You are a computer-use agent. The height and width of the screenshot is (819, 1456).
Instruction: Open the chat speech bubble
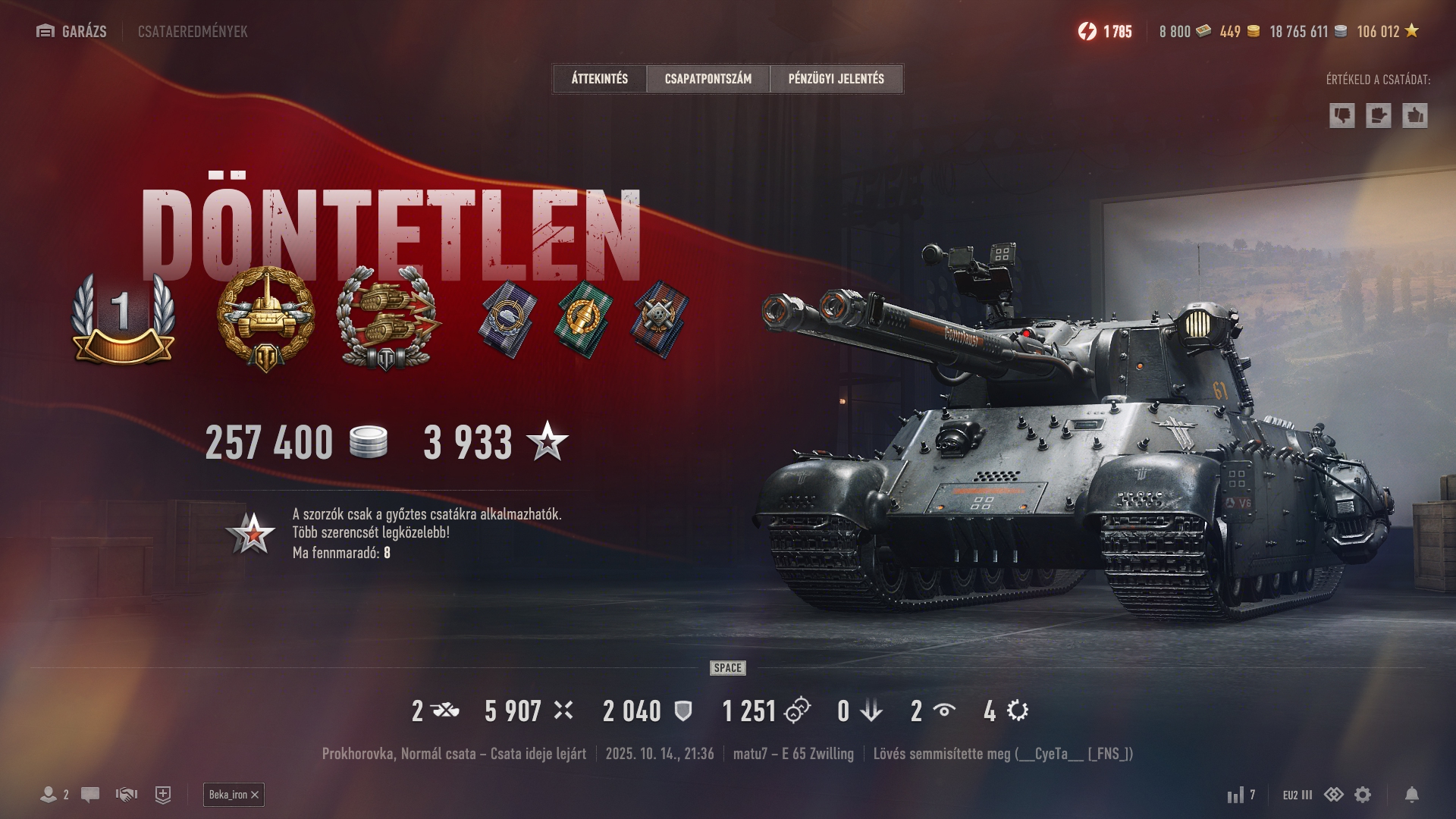[x=90, y=795]
